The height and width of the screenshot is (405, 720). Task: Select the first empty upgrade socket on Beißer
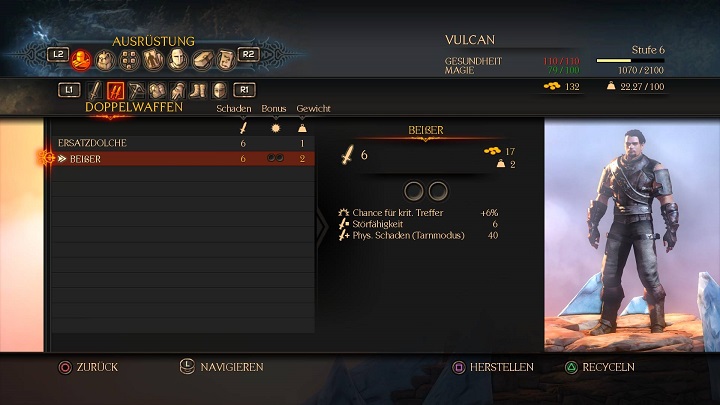tap(414, 190)
